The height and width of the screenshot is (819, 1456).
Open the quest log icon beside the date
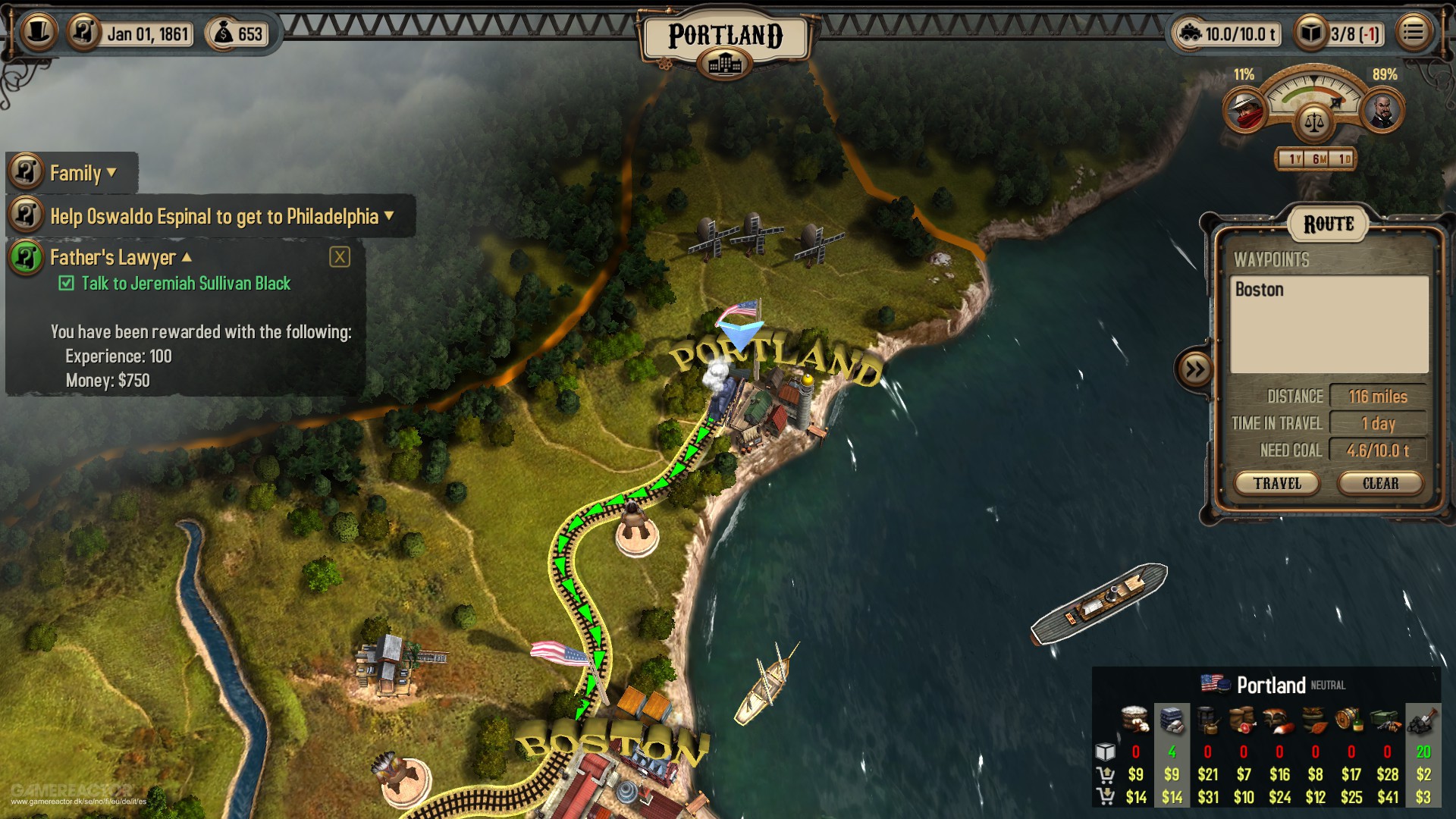coord(85,33)
